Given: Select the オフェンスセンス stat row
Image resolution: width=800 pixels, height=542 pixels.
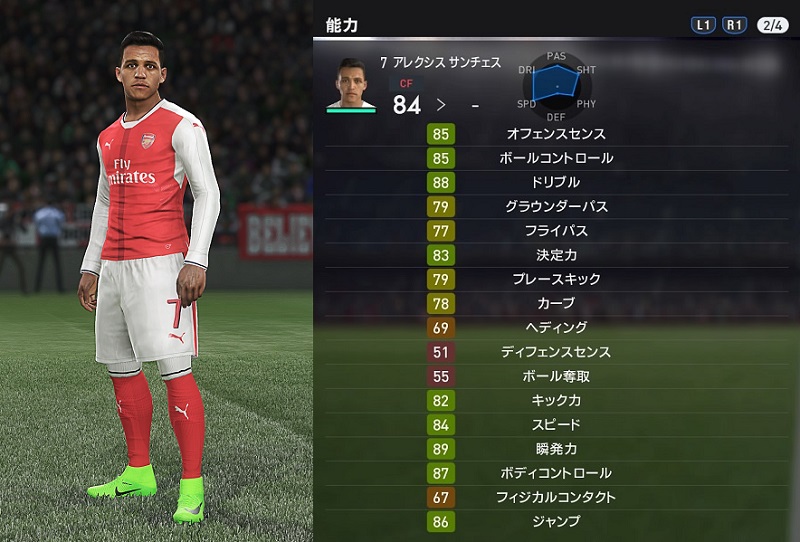Looking at the screenshot, I should coord(555,134).
